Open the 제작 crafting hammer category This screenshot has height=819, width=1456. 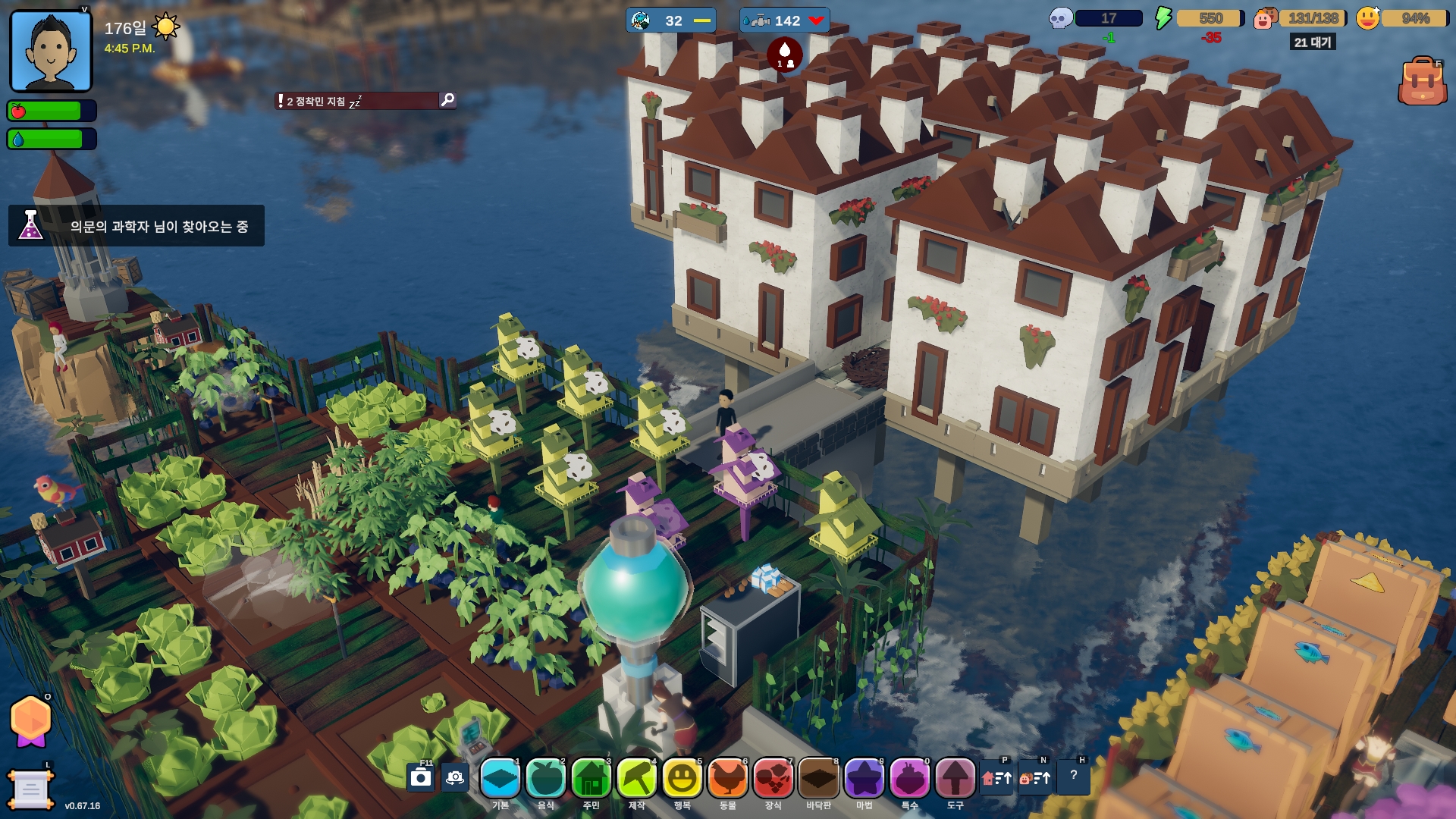tap(637, 779)
